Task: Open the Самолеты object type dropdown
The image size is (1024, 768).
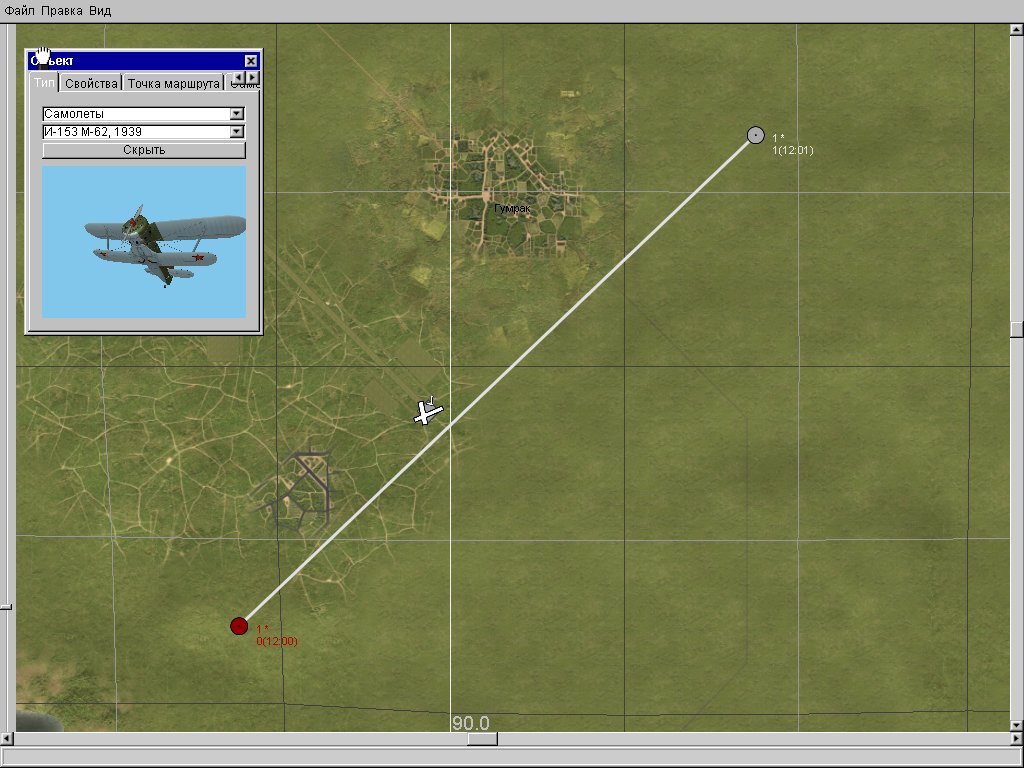Action: tap(237, 114)
